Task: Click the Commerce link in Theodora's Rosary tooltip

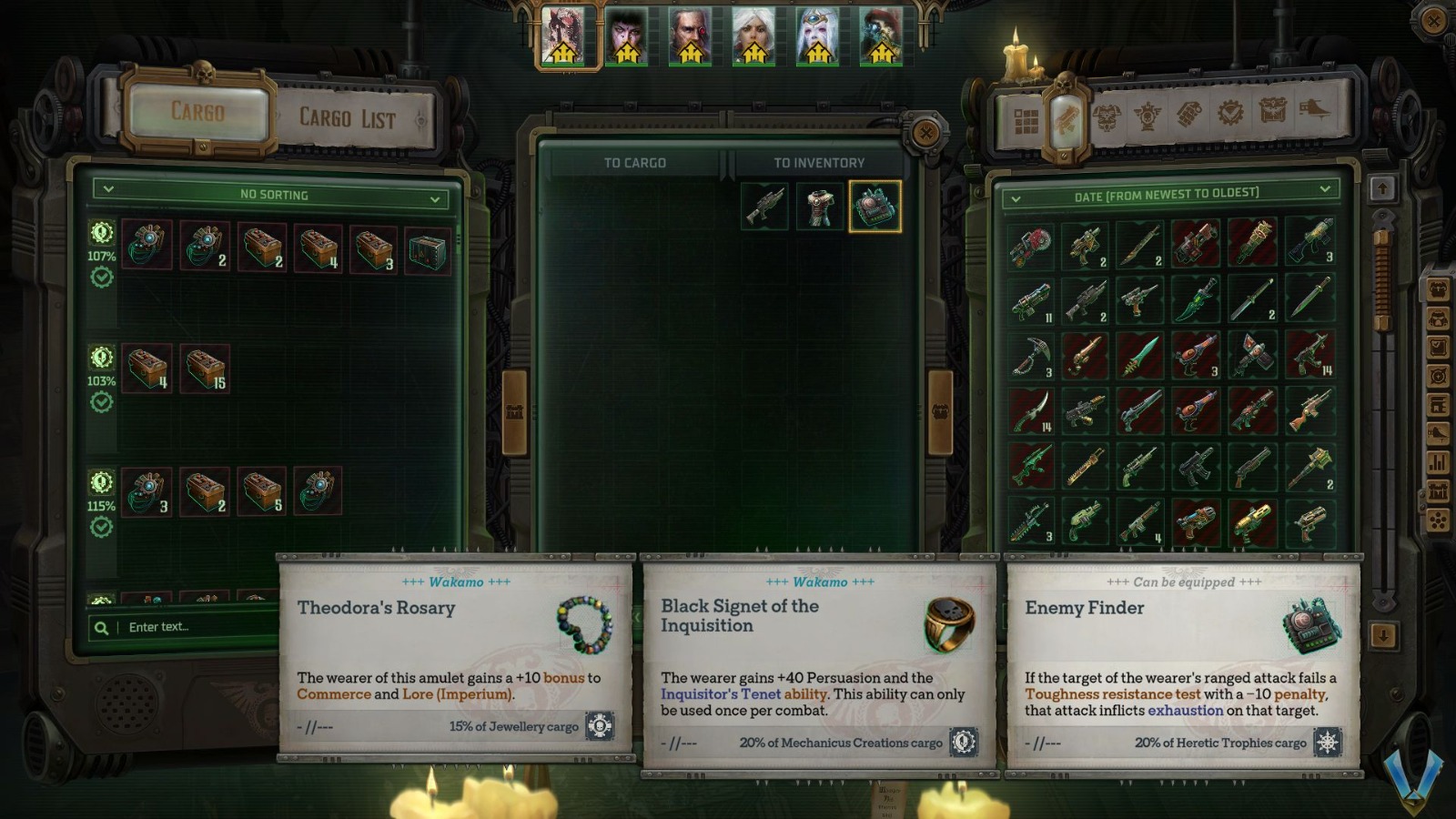Action: (x=333, y=693)
